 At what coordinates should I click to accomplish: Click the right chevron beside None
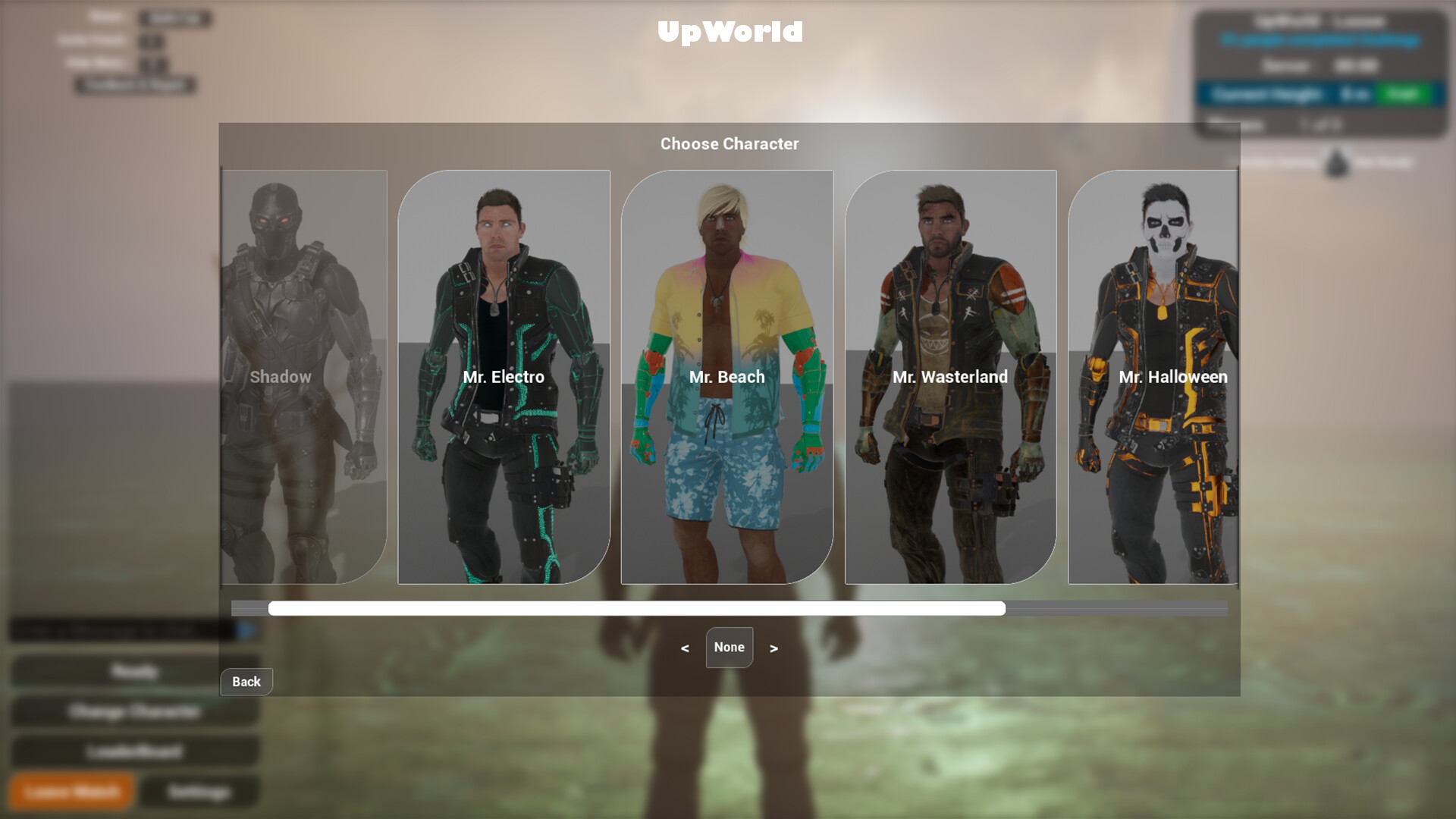[x=773, y=648]
